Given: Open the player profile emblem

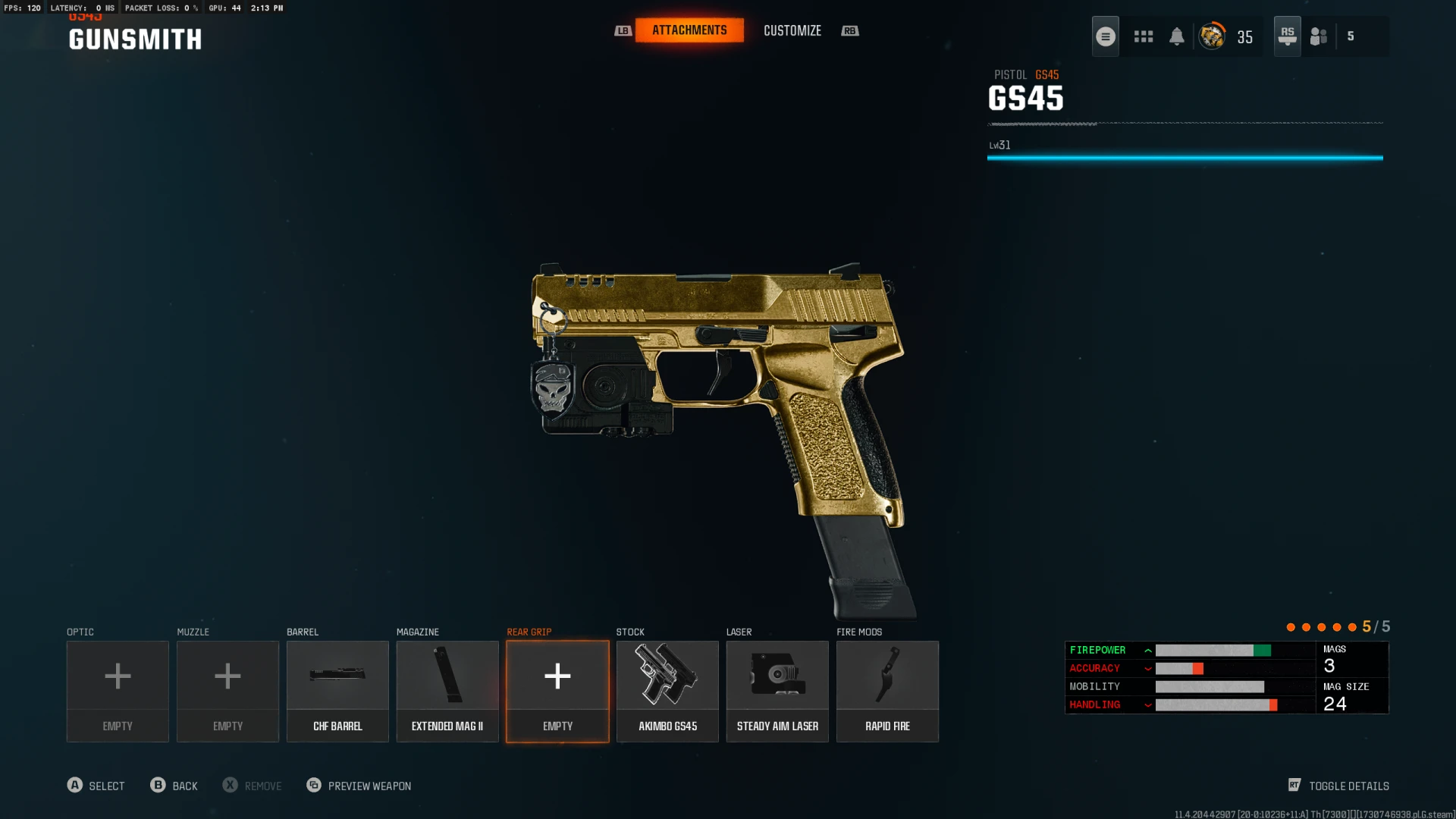Looking at the screenshot, I should tap(1212, 36).
